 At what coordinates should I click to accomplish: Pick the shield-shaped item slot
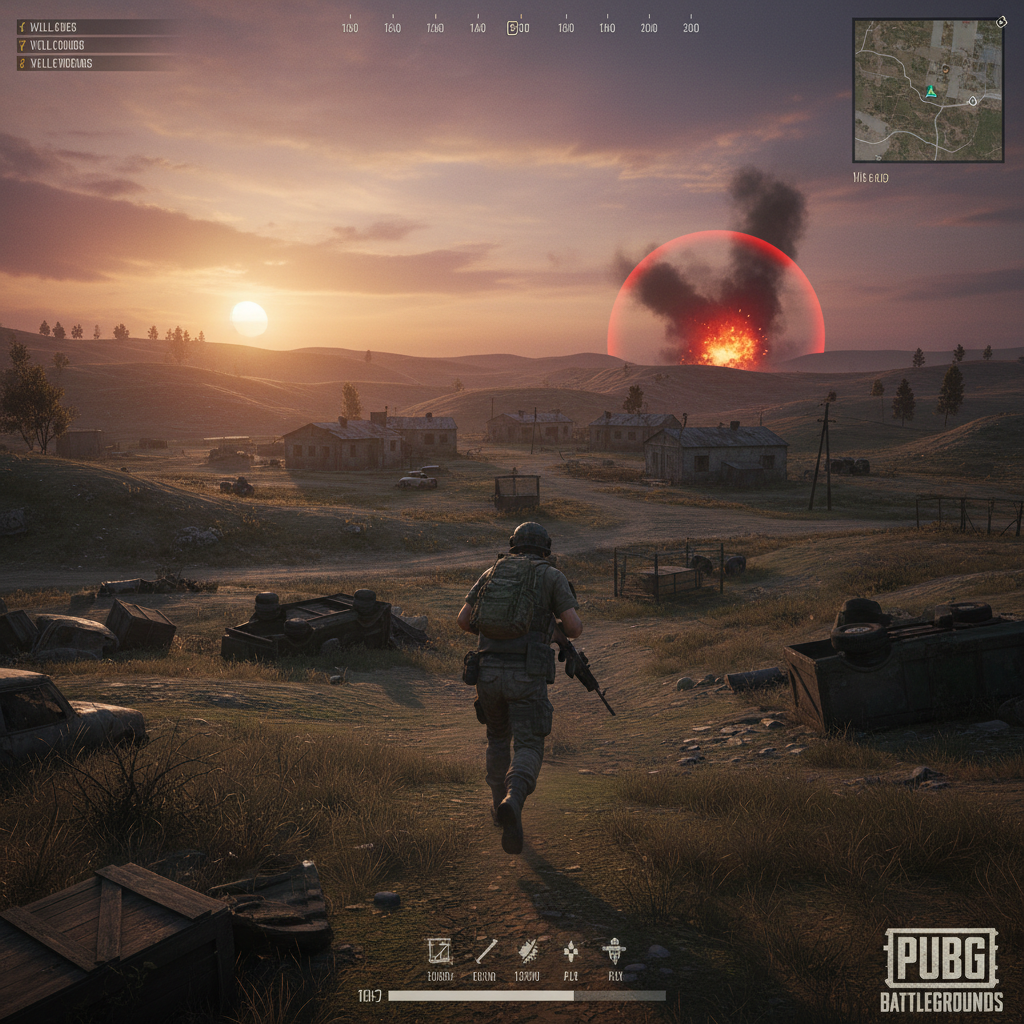[613, 951]
